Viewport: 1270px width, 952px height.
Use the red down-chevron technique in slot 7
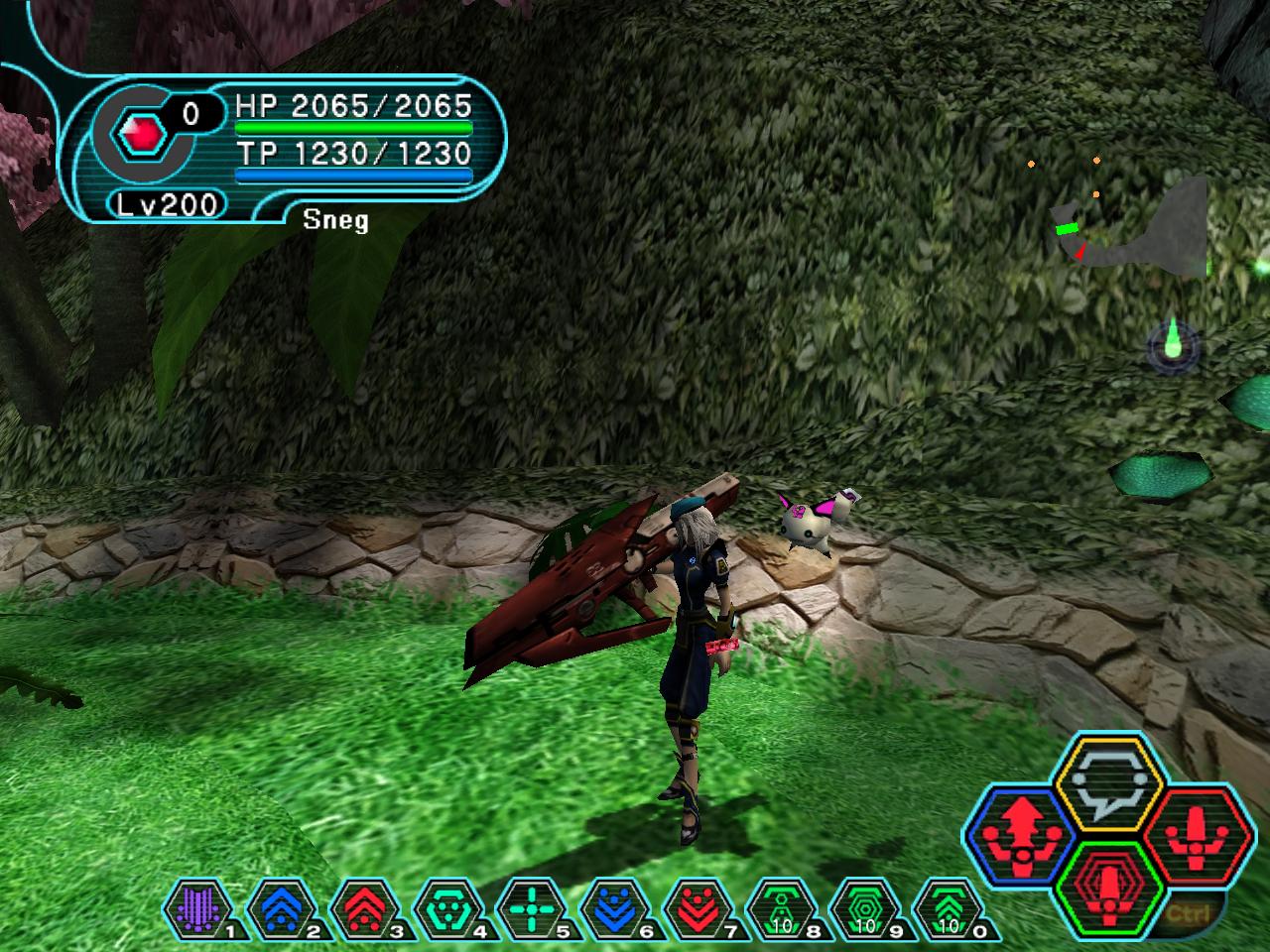pos(696,907)
